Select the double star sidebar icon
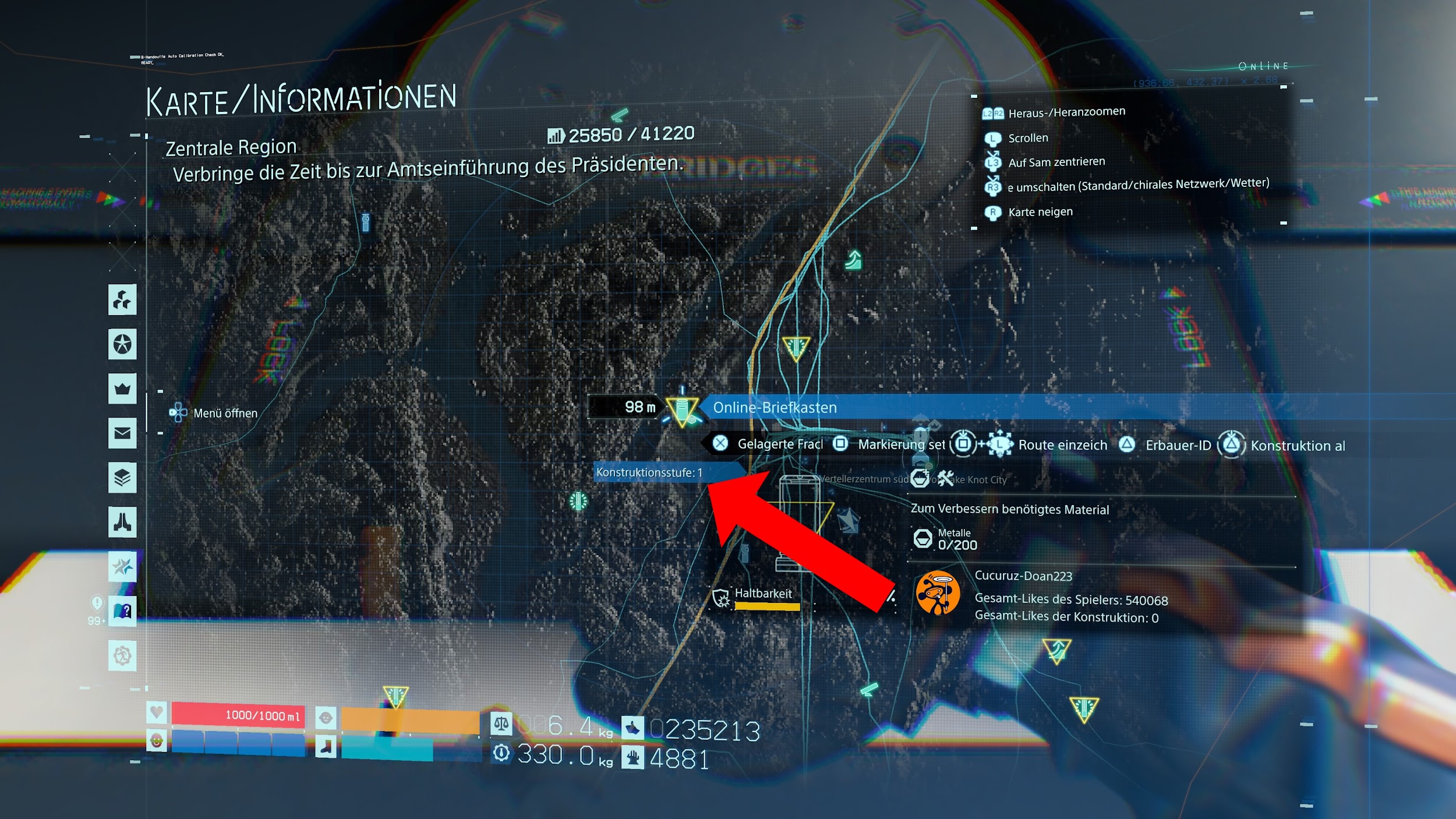1456x819 pixels. pyautogui.click(x=122, y=566)
